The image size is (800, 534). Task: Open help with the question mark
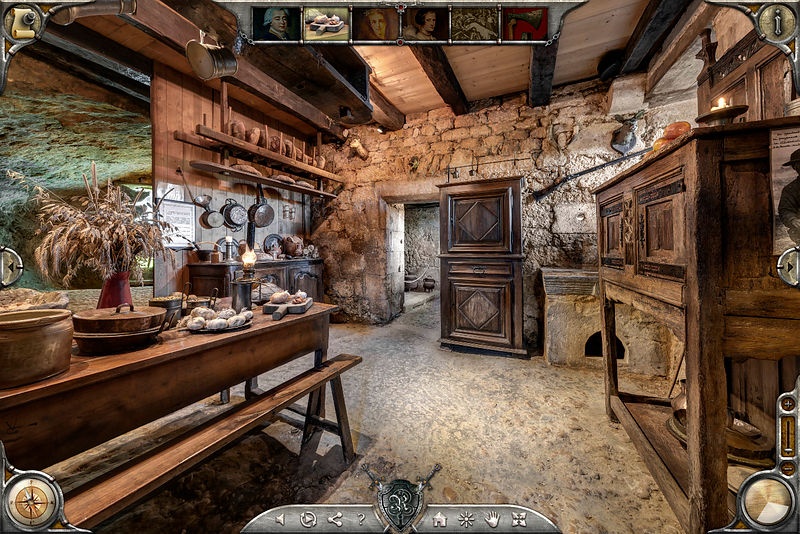[x=361, y=519]
